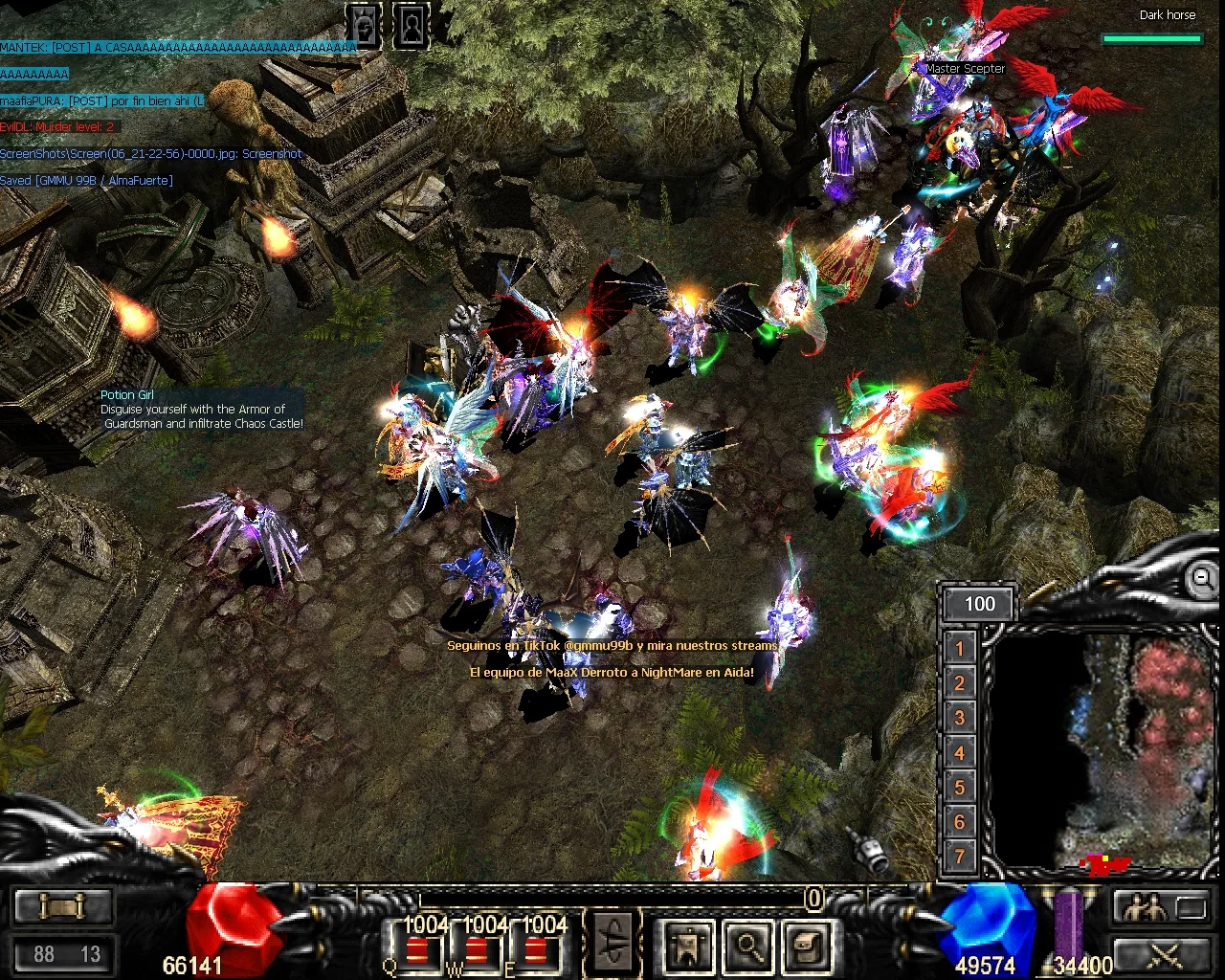The height and width of the screenshot is (980, 1225).
Task: Click the fist buff icon at top
Action: click(364, 26)
